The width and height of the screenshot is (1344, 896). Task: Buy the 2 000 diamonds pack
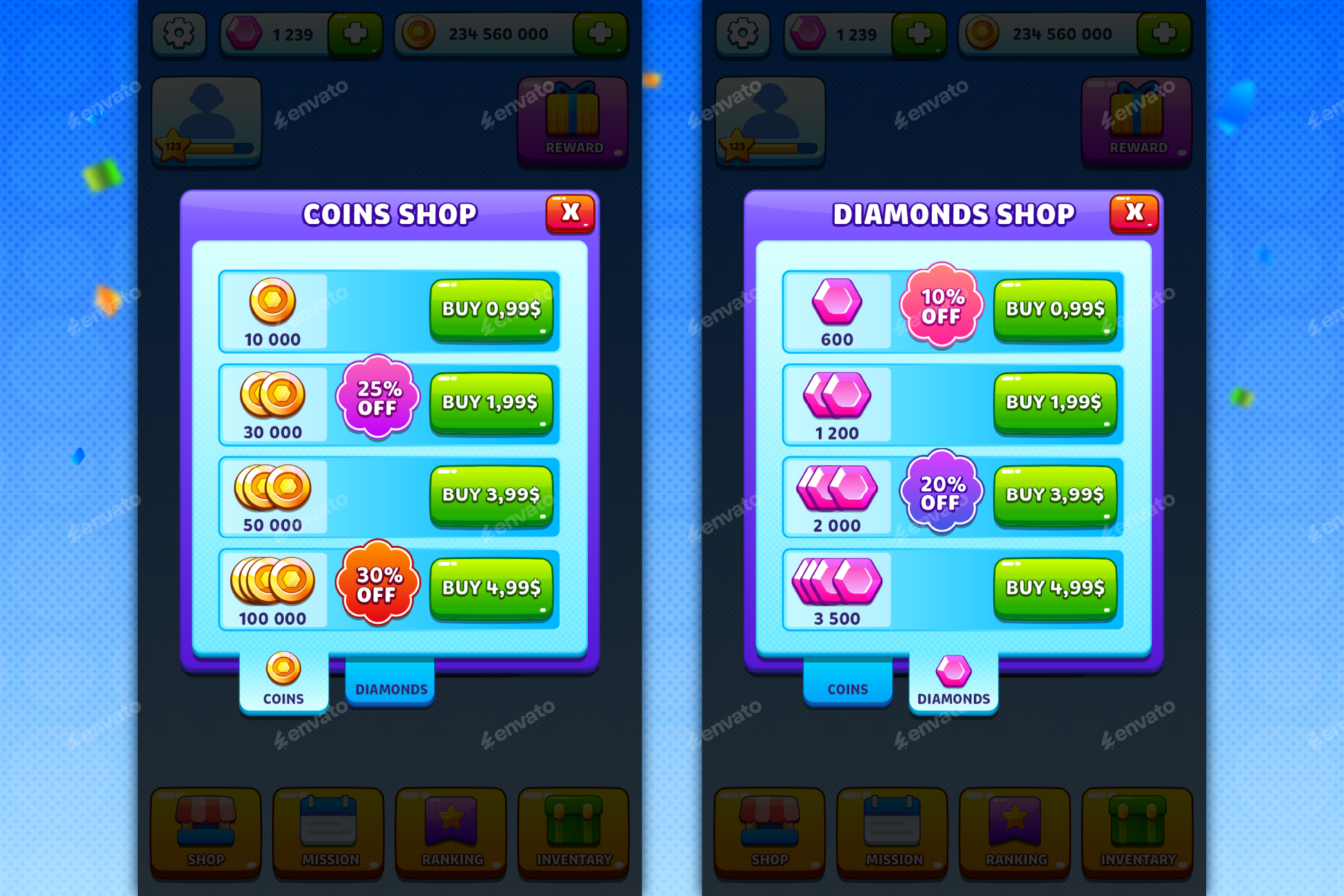pyautogui.click(x=1055, y=495)
